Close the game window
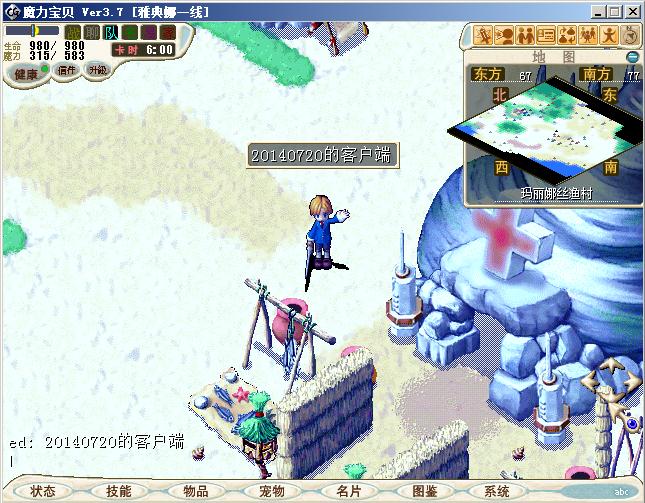645x503 pixels. point(632,11)
